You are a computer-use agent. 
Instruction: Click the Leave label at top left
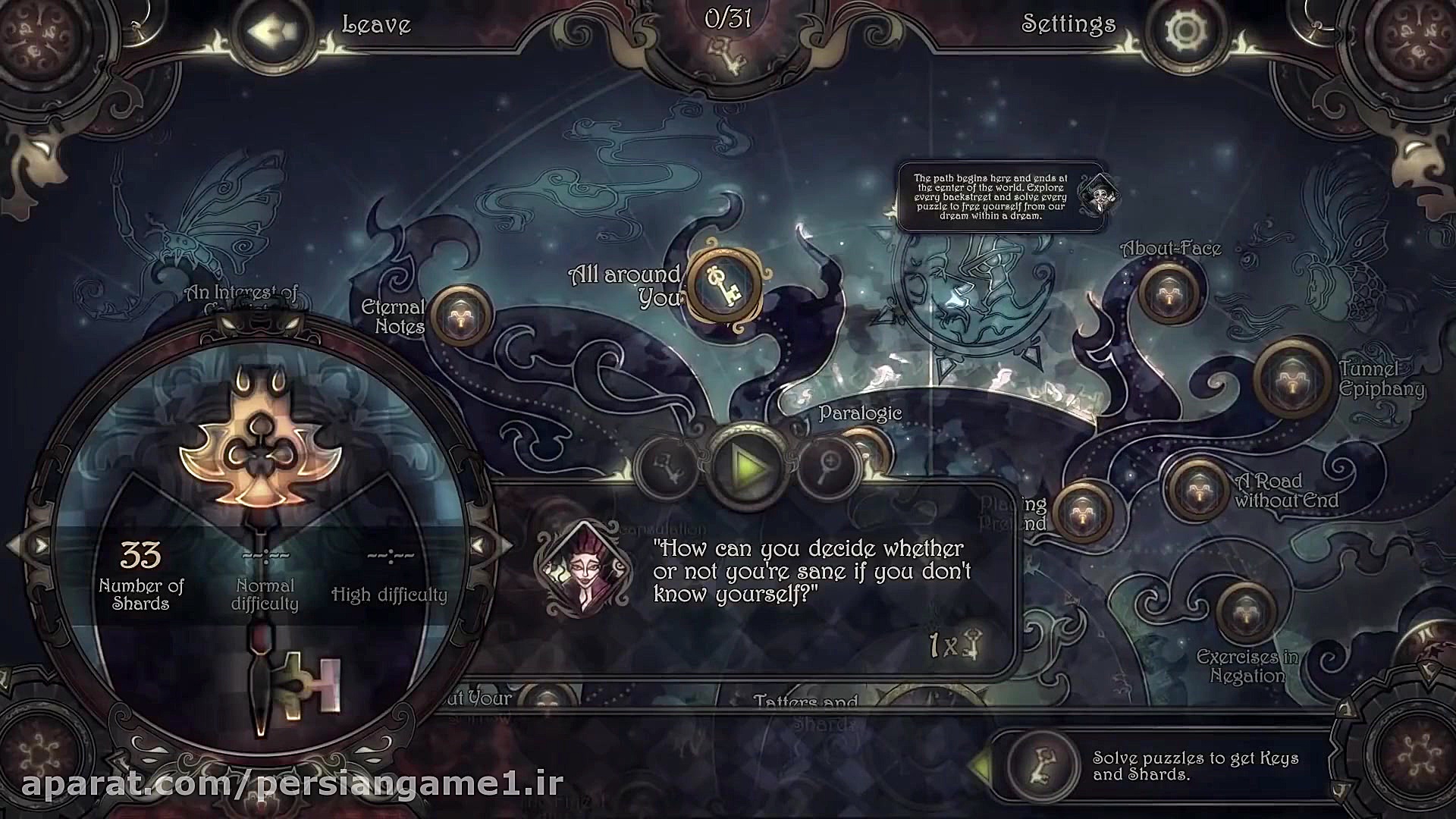(377, 24)
